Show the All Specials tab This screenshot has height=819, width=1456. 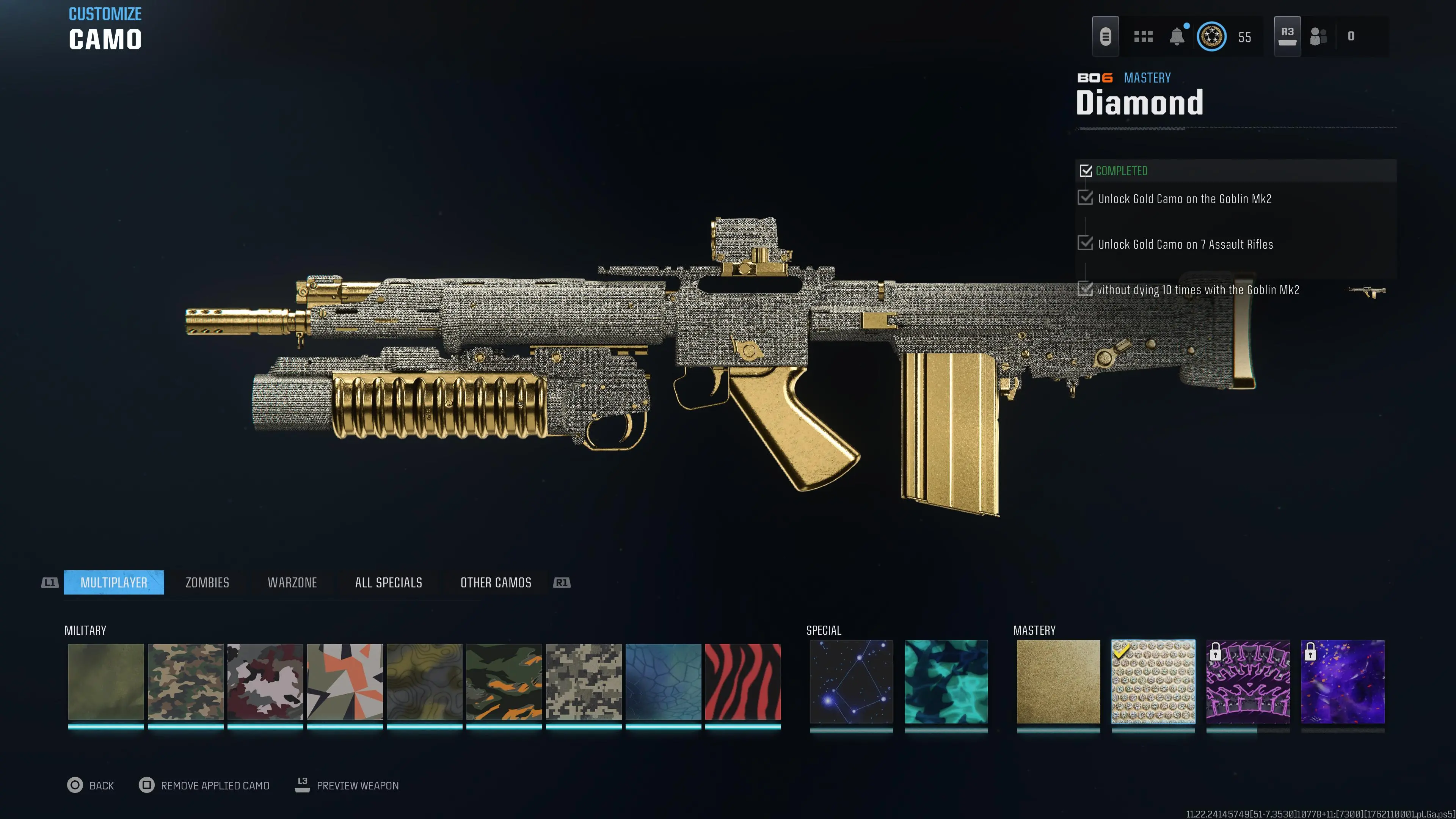click(x=388, y=582)
